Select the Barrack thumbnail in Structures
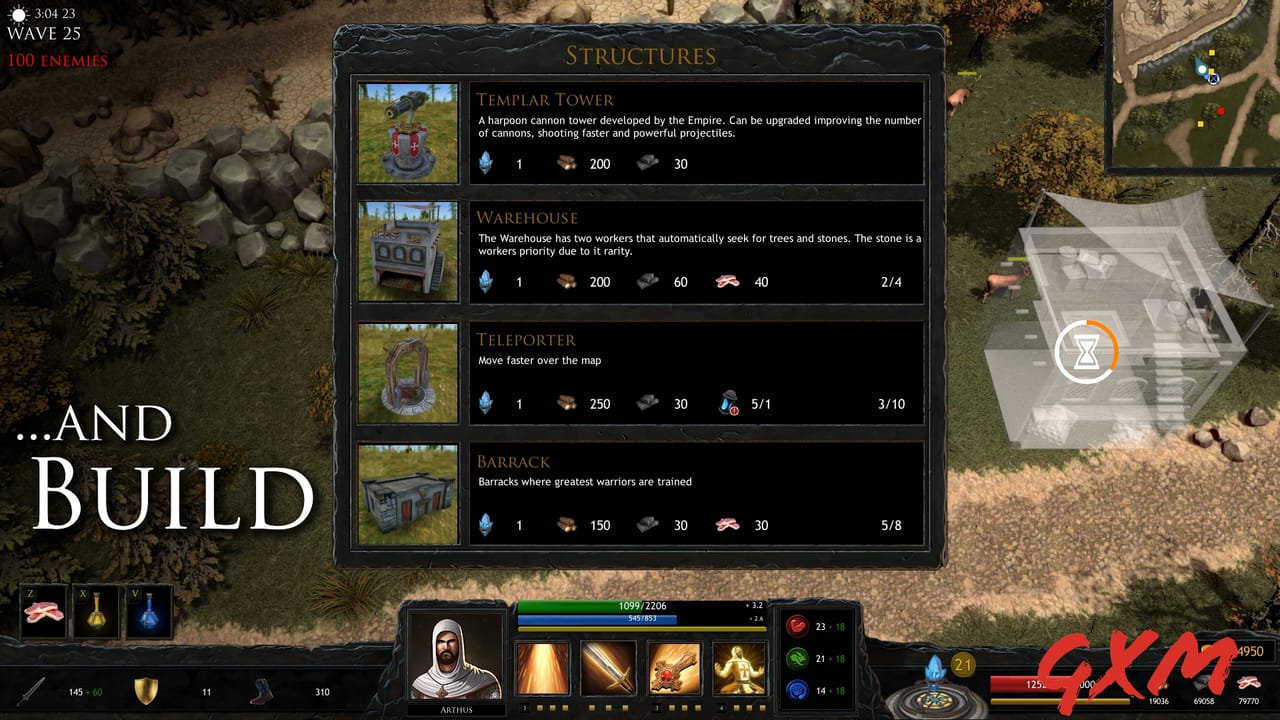This screenshot has width=1280, height=720. point(408,493)
